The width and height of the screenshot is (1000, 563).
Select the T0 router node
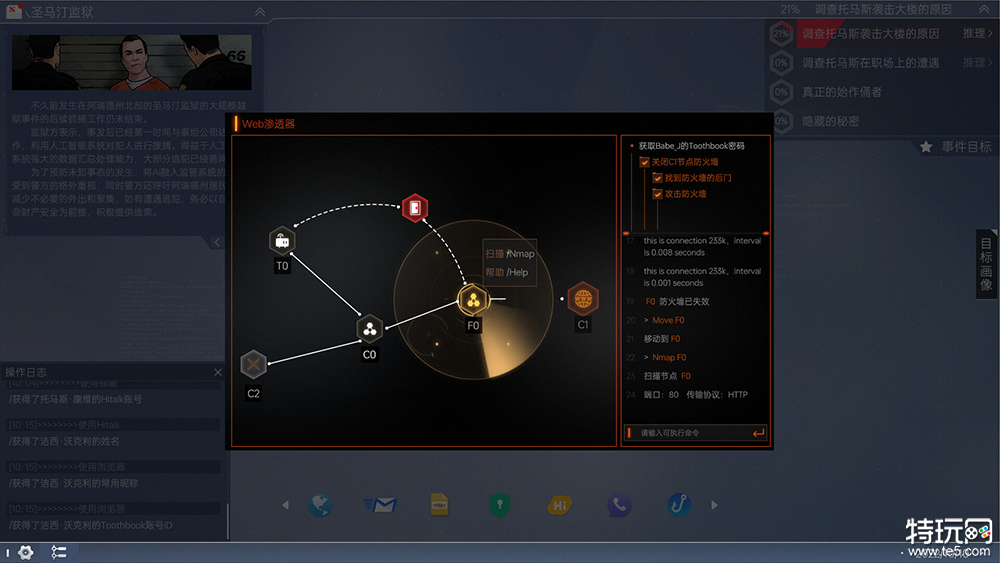(x=282, y=241)
